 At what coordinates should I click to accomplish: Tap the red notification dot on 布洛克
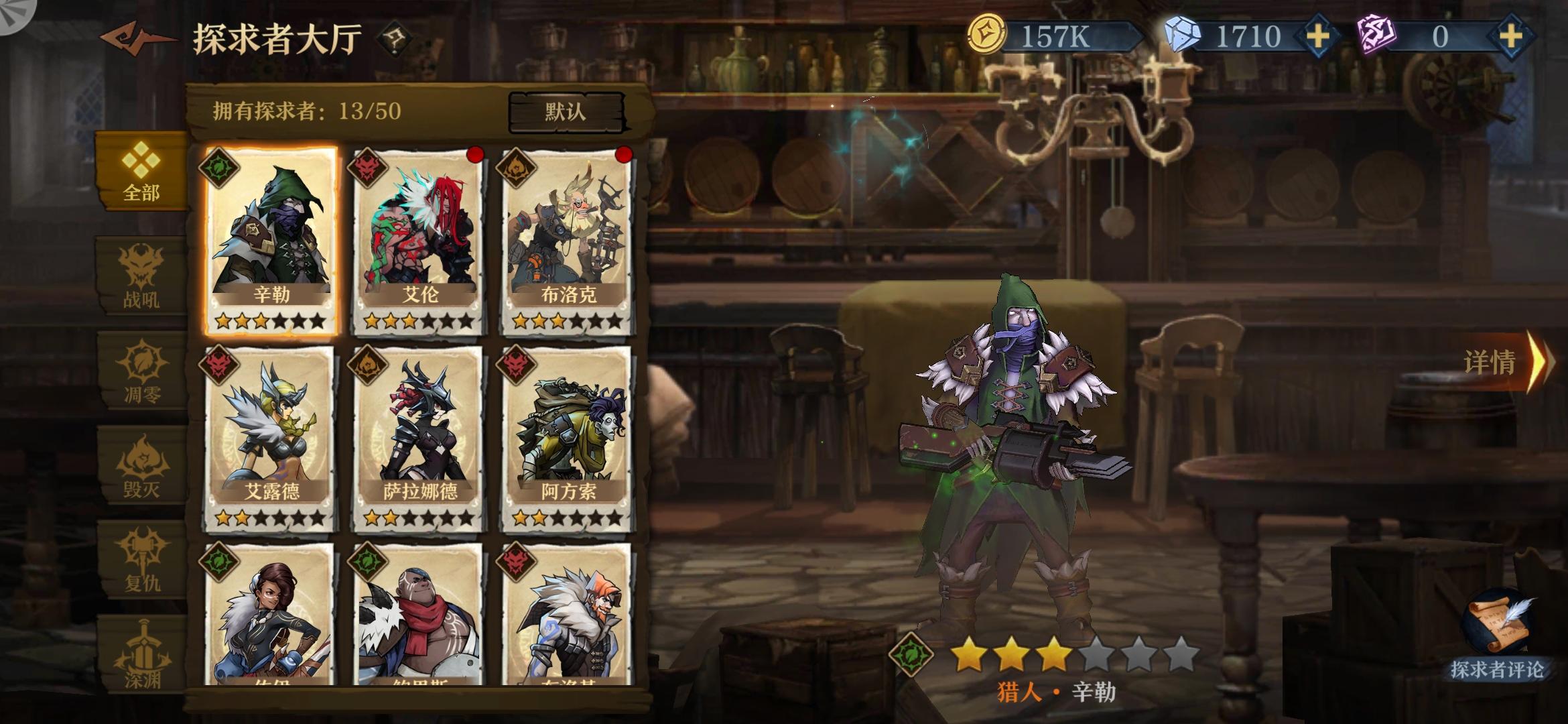click(x=623, y=156)
